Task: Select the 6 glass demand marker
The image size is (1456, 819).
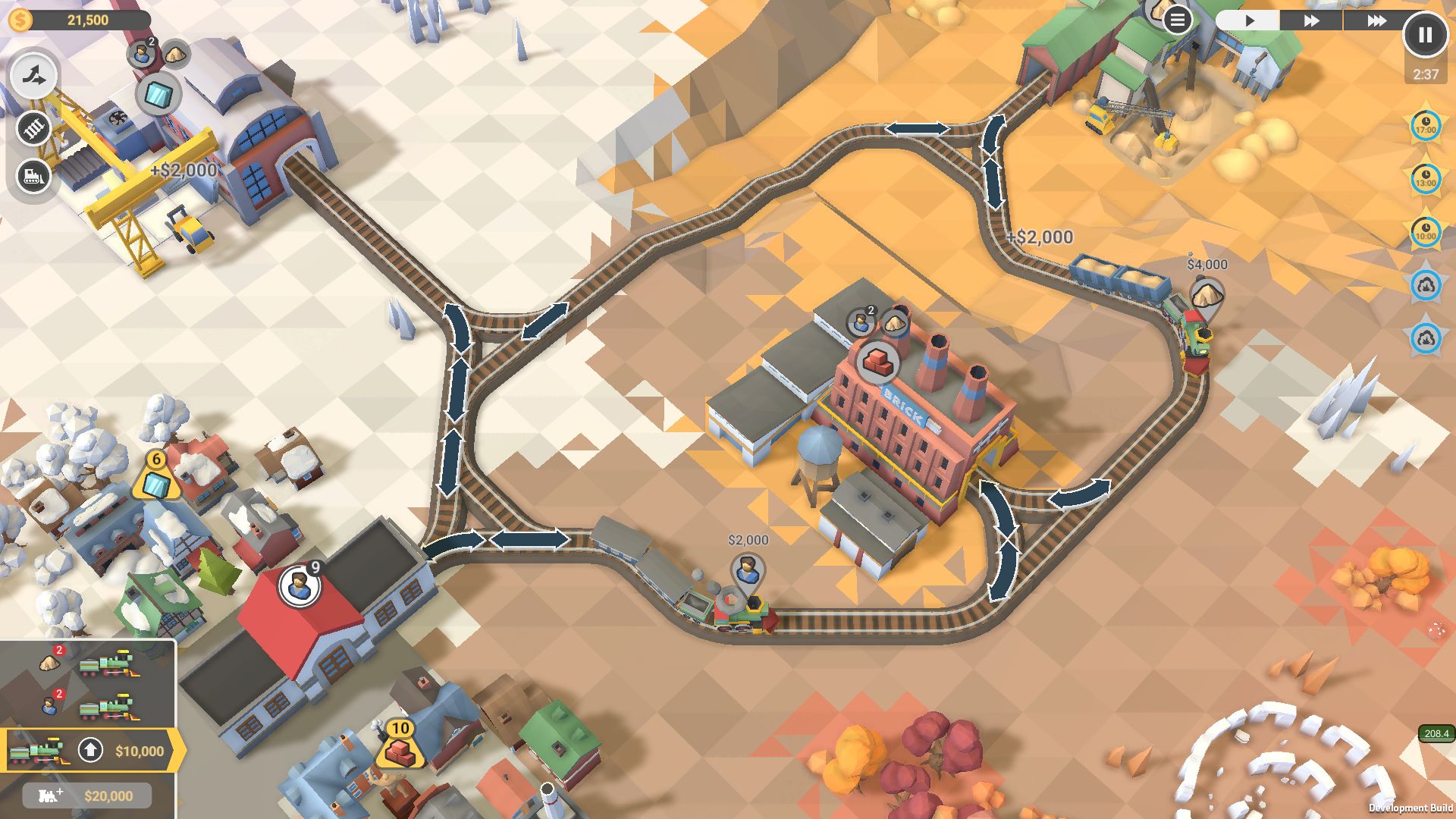Action: tap(156, 478)
